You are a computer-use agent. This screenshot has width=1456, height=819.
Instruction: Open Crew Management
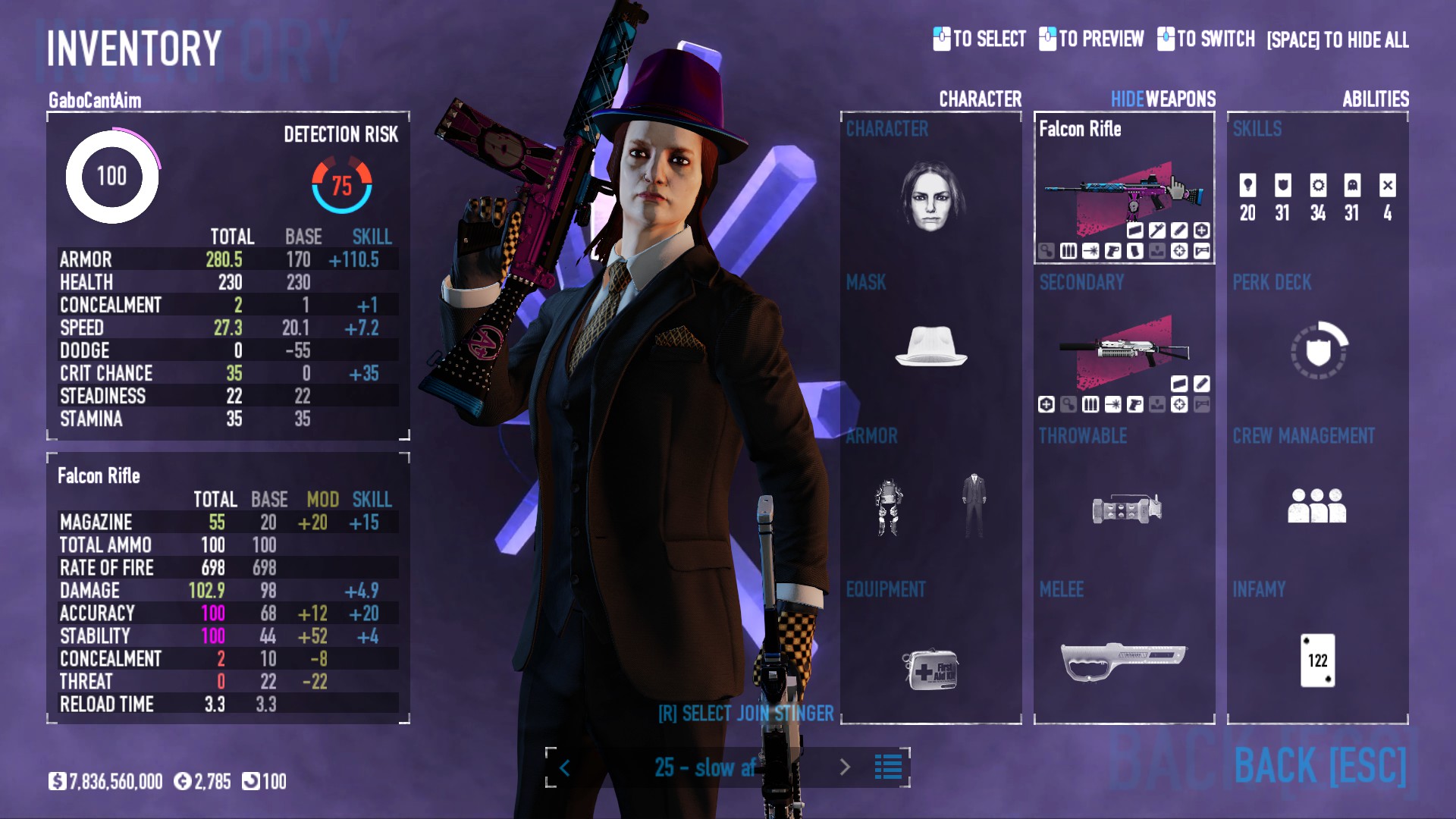click(1316, 505)
